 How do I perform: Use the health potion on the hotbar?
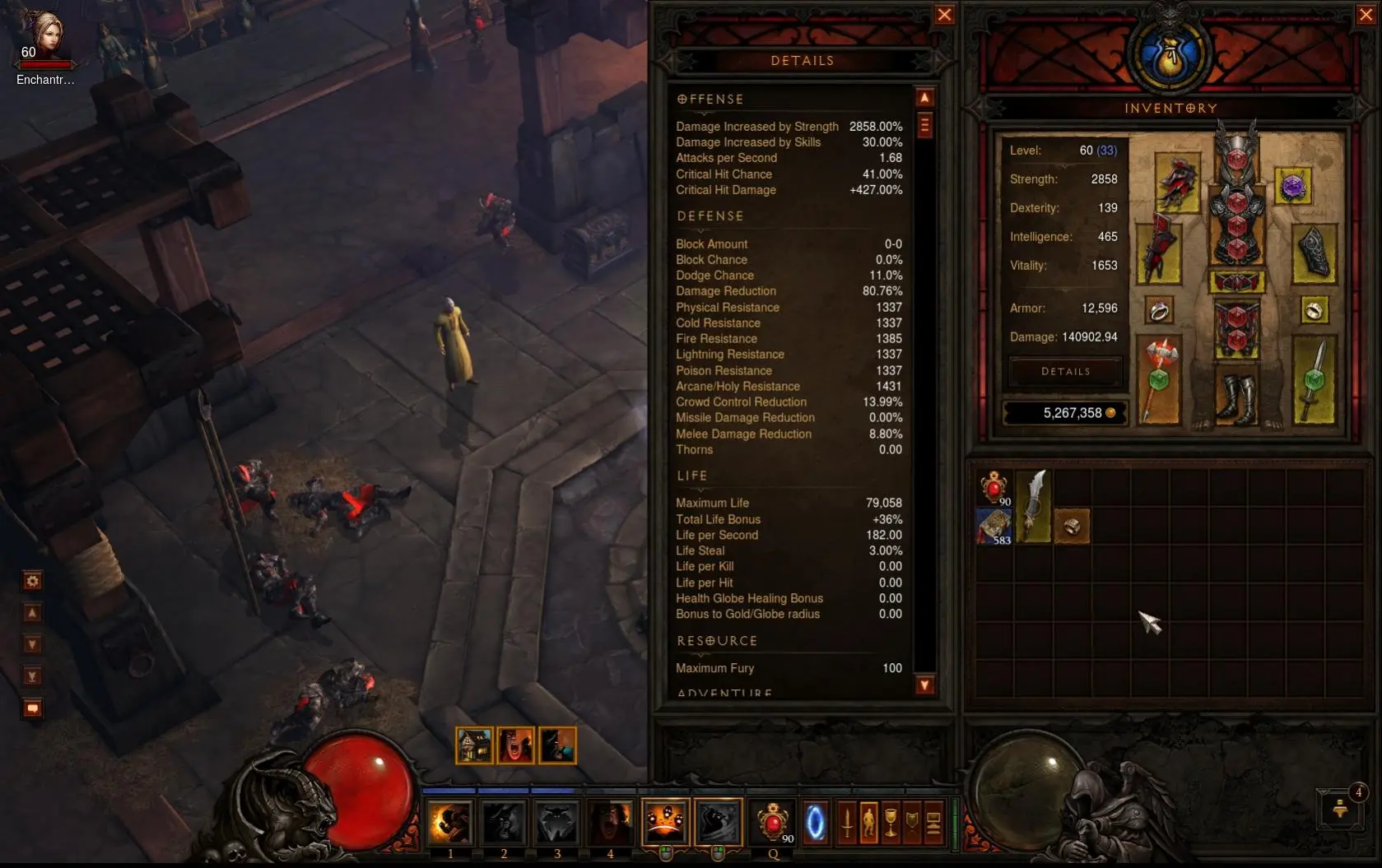[x=772, y=822]
